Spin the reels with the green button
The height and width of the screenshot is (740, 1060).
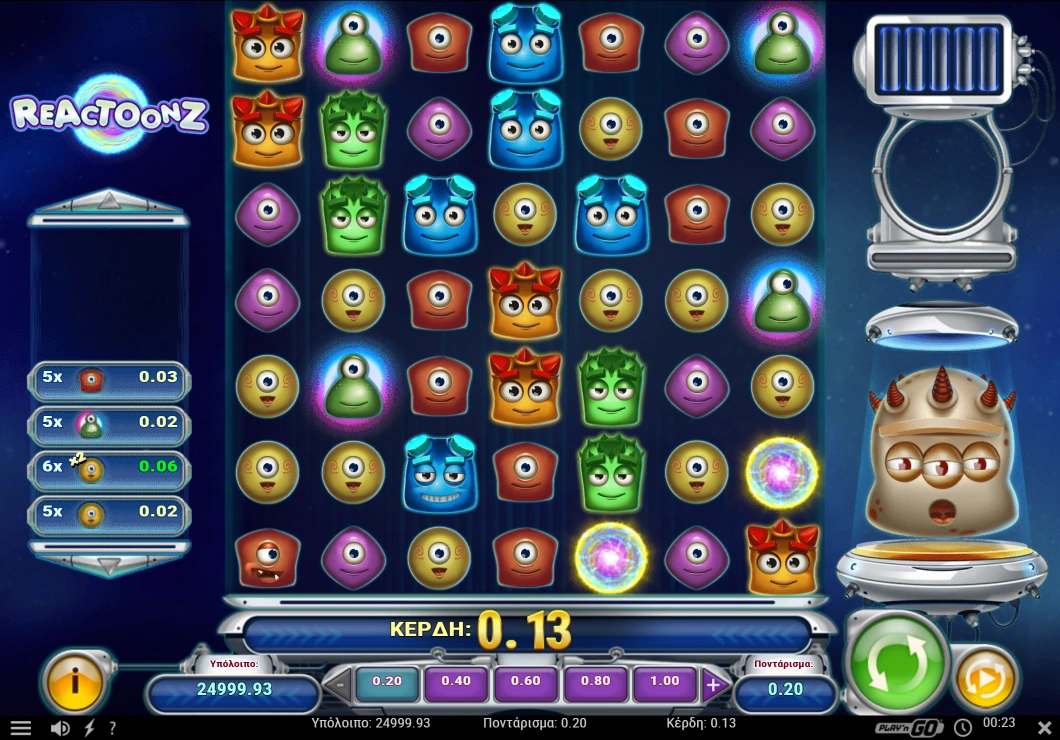[x=897, y=662]
